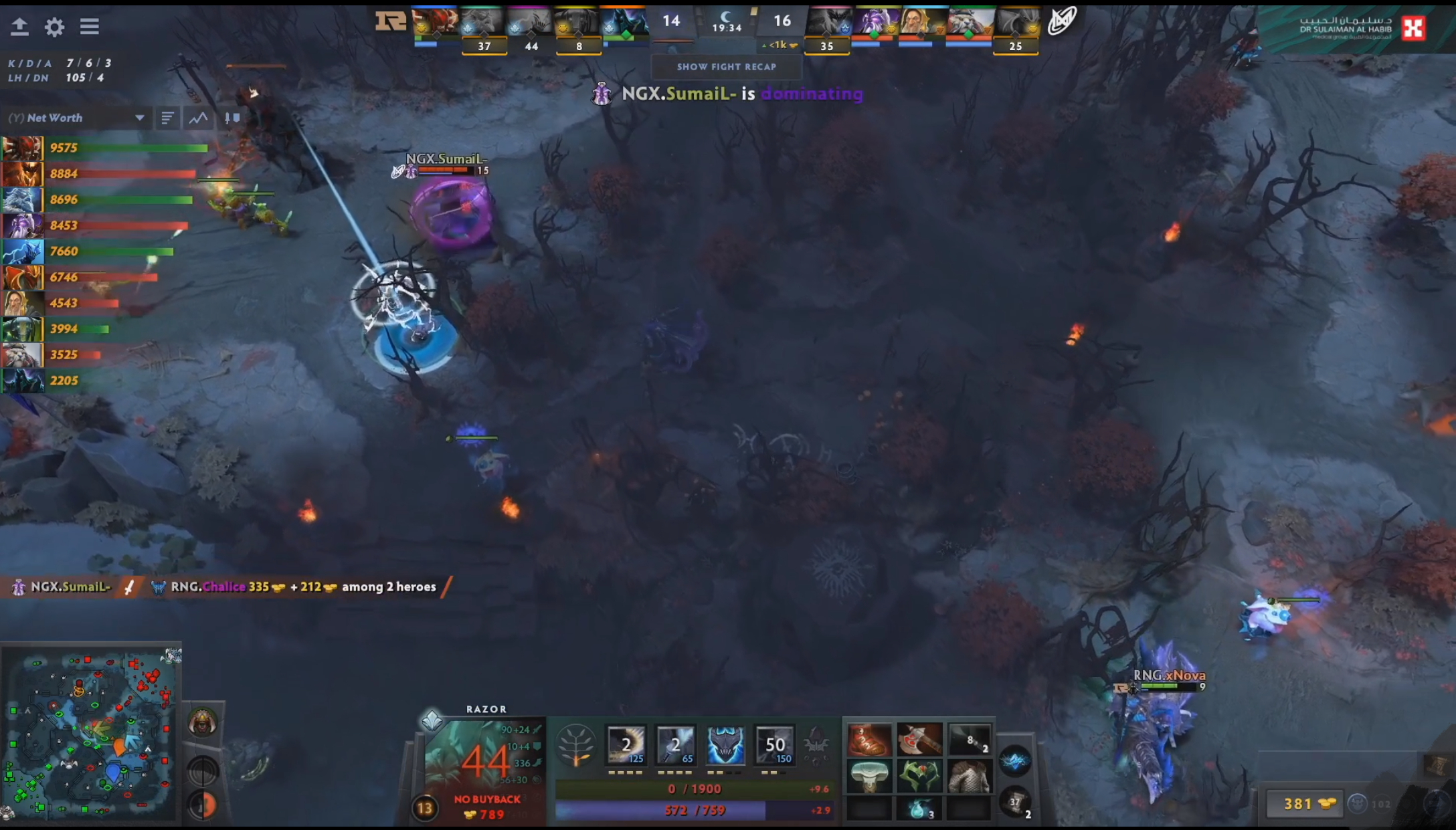Click the share replay upload icon
This screenshot has width=1456, height=830.
(20, 27)
